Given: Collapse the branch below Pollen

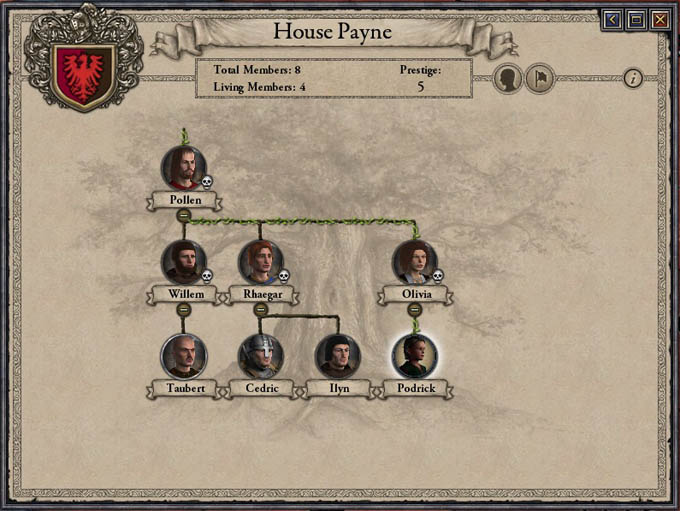Looking at the screenshot, I should tap(184, 215).
